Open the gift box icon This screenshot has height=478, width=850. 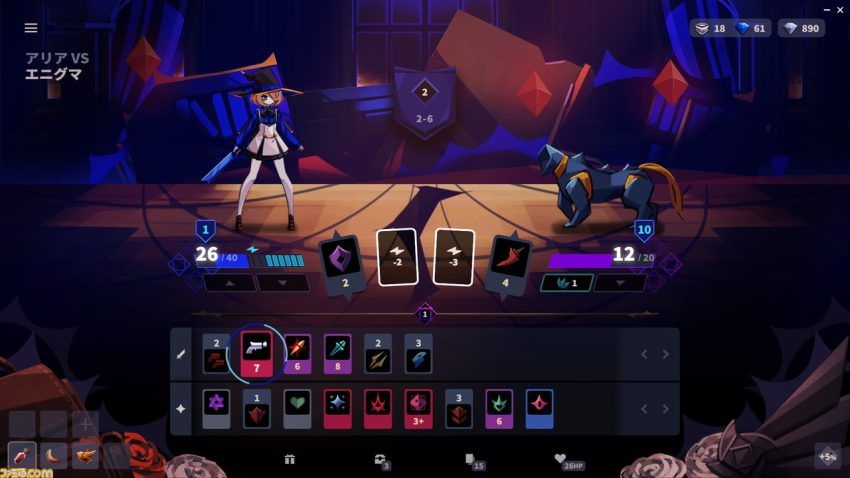pos(290,460)
